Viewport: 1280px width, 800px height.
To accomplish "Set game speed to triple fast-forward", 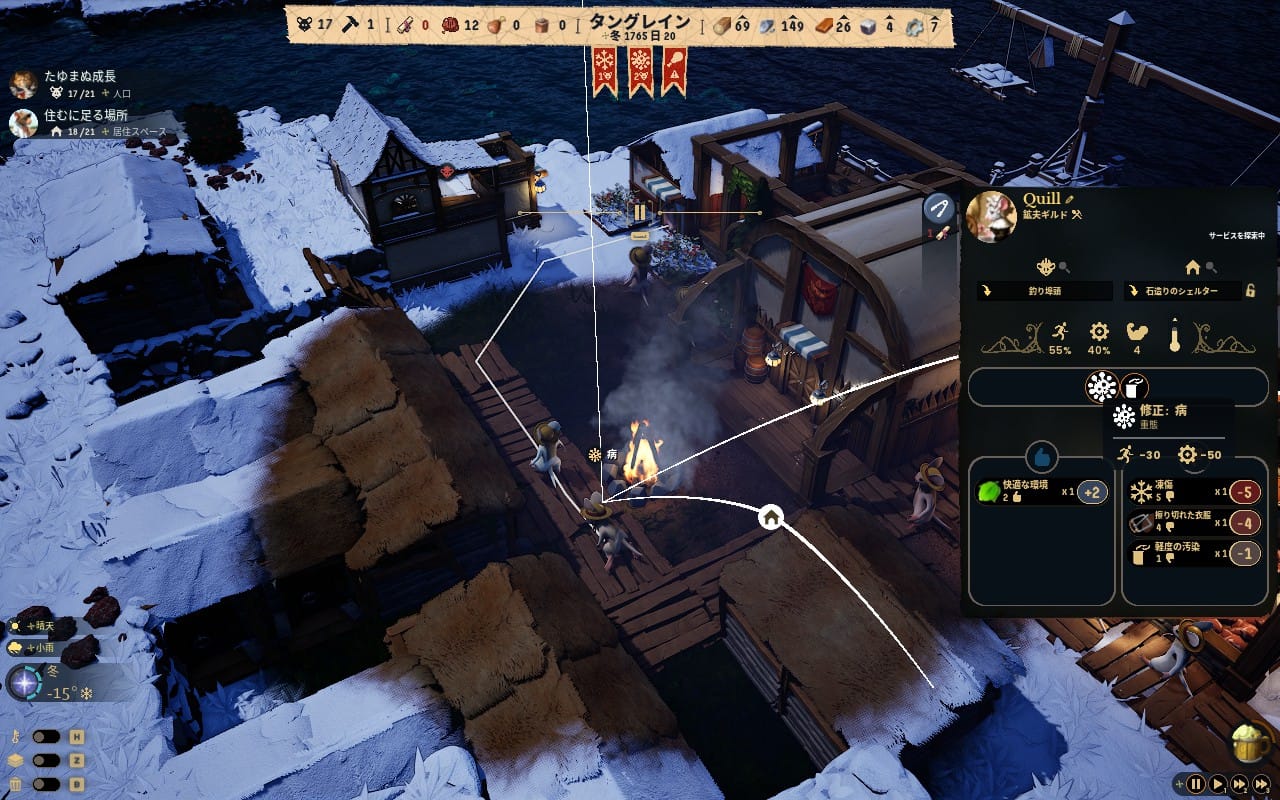I will [1263, 784].
